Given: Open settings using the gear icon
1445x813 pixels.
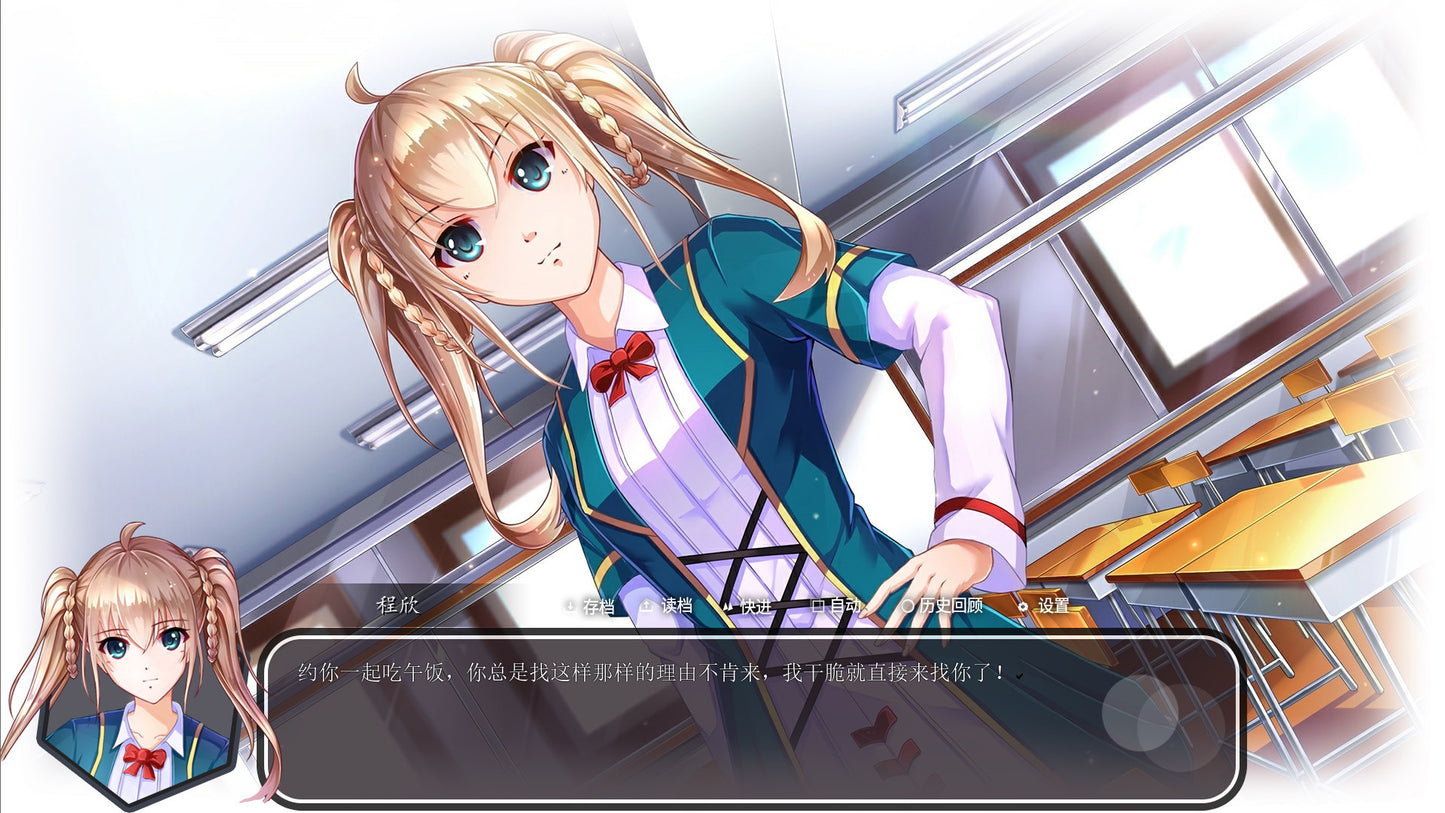Looking at the screenshot, I should click(x=1023, y=607).
